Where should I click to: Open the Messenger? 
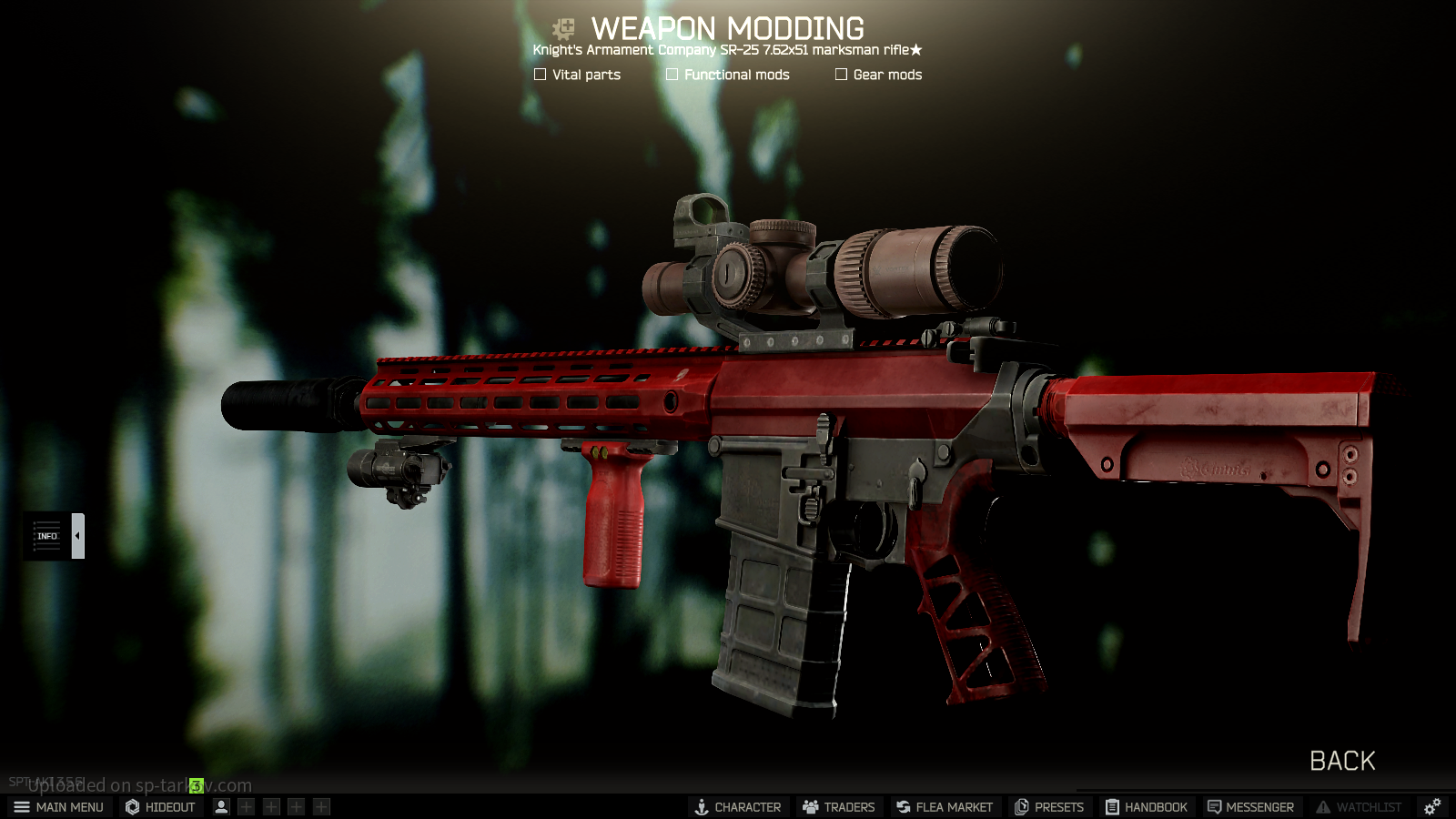tap(1250, 807)
